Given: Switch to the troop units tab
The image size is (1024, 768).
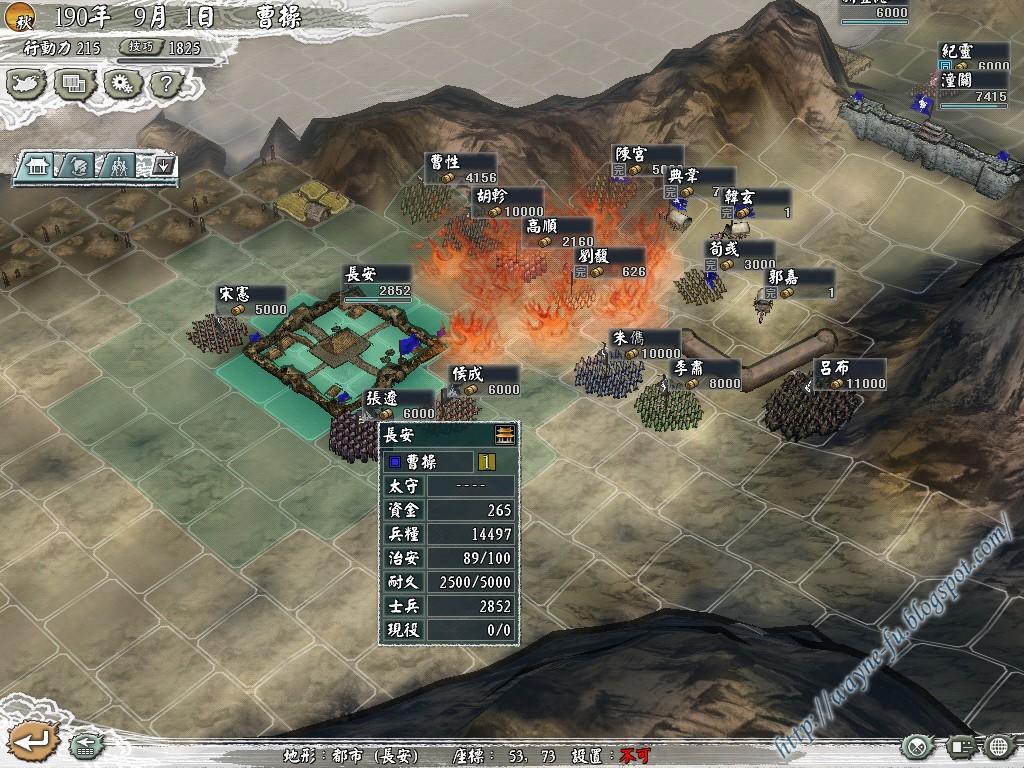Looking at the screenshot, I should 121,166.
